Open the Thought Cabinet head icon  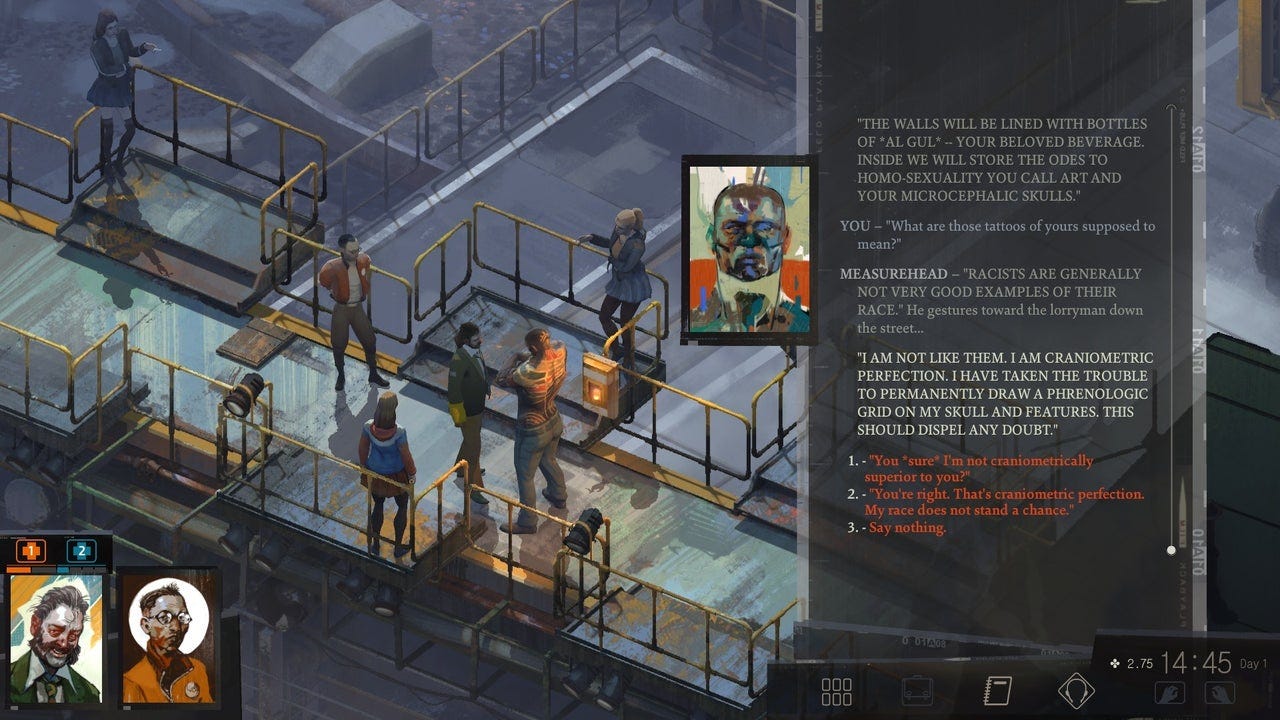pos(1076,691)
